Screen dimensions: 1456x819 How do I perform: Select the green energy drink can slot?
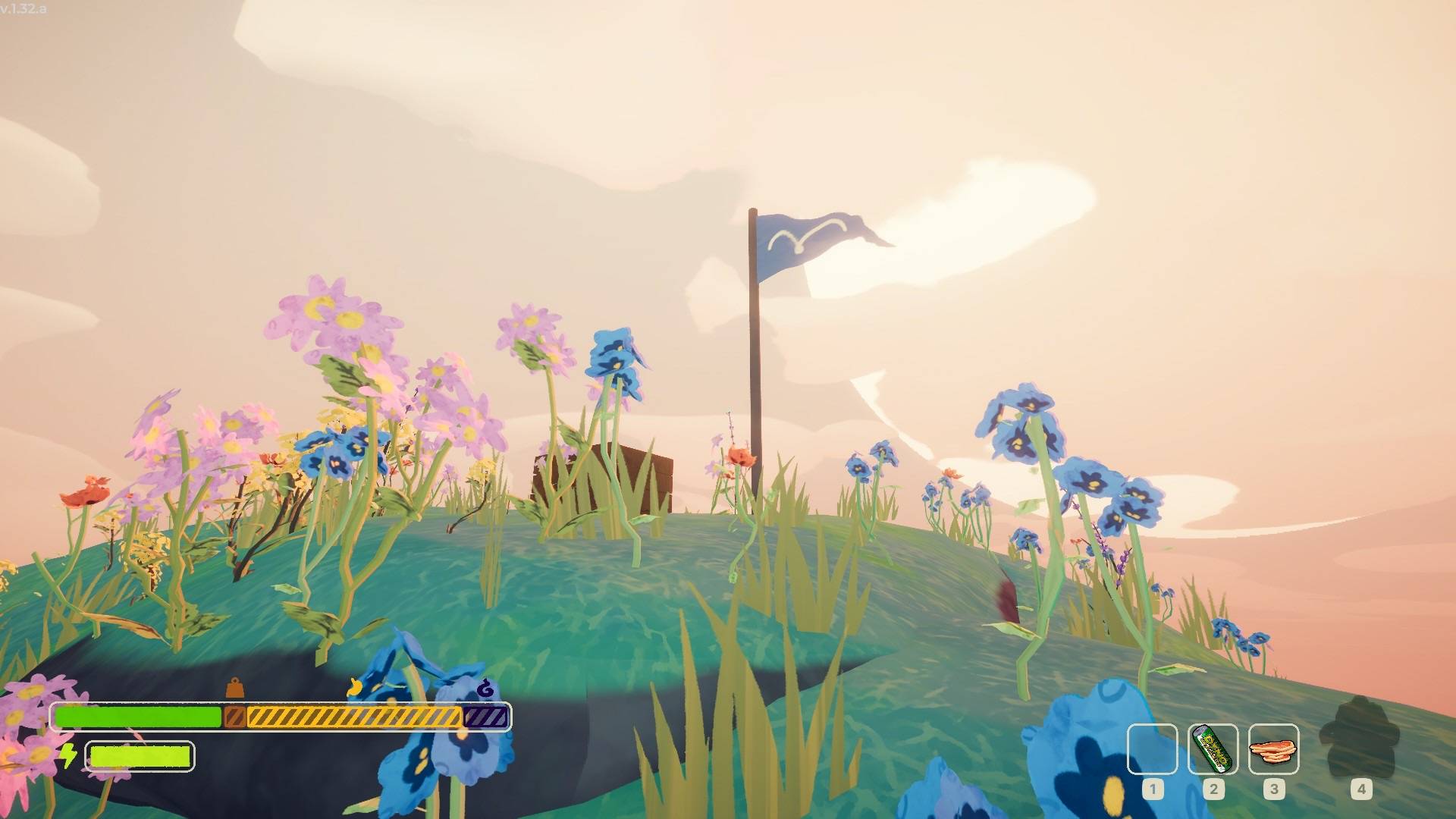coord(1213,749)
